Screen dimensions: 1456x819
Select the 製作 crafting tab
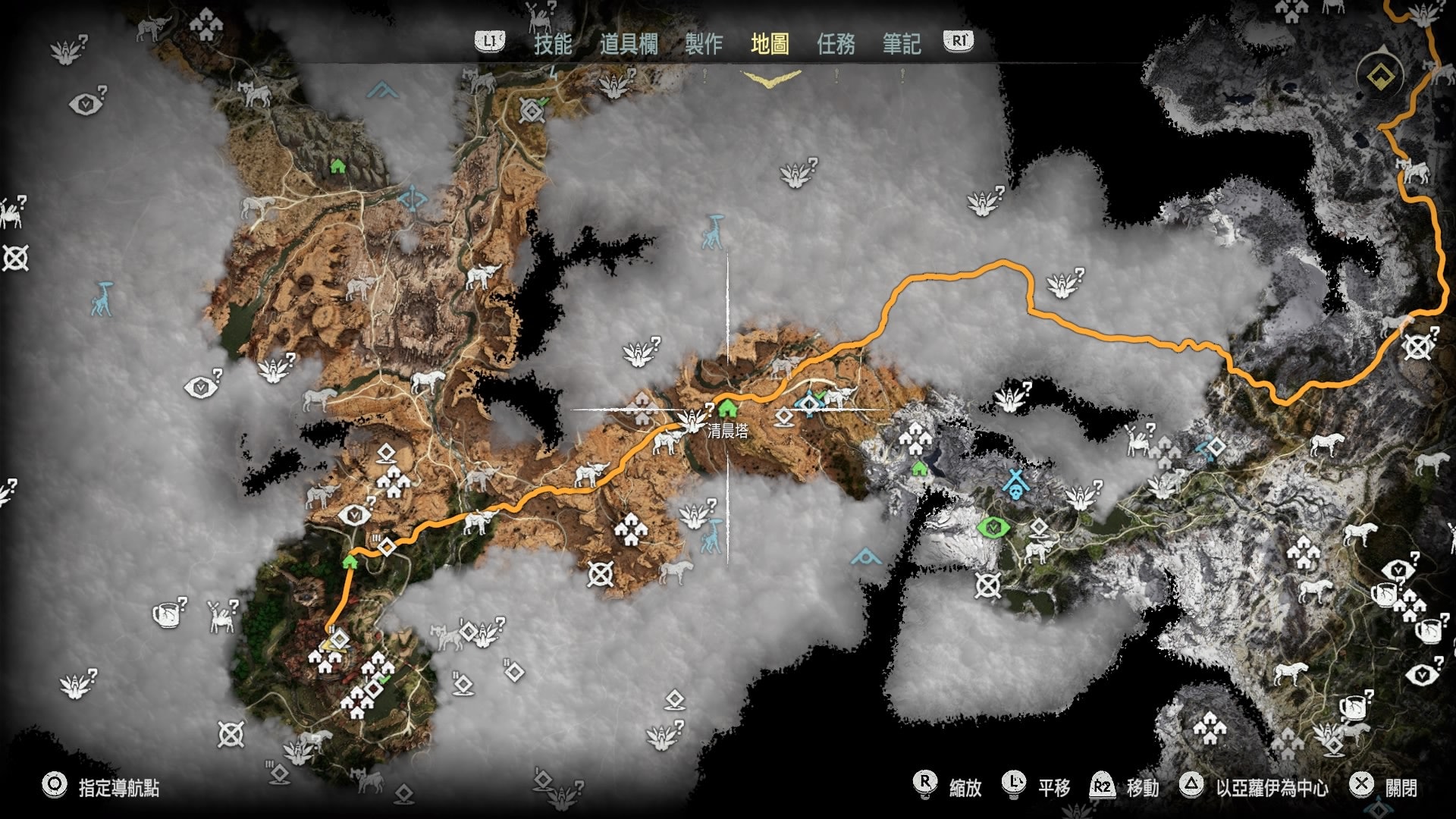click(704, 44)
